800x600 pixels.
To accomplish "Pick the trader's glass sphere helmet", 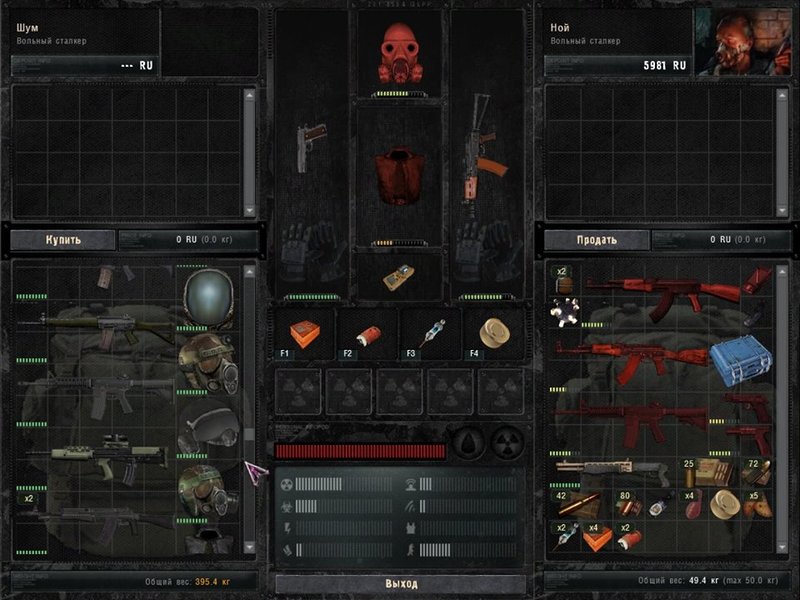I will pos(209,297).
